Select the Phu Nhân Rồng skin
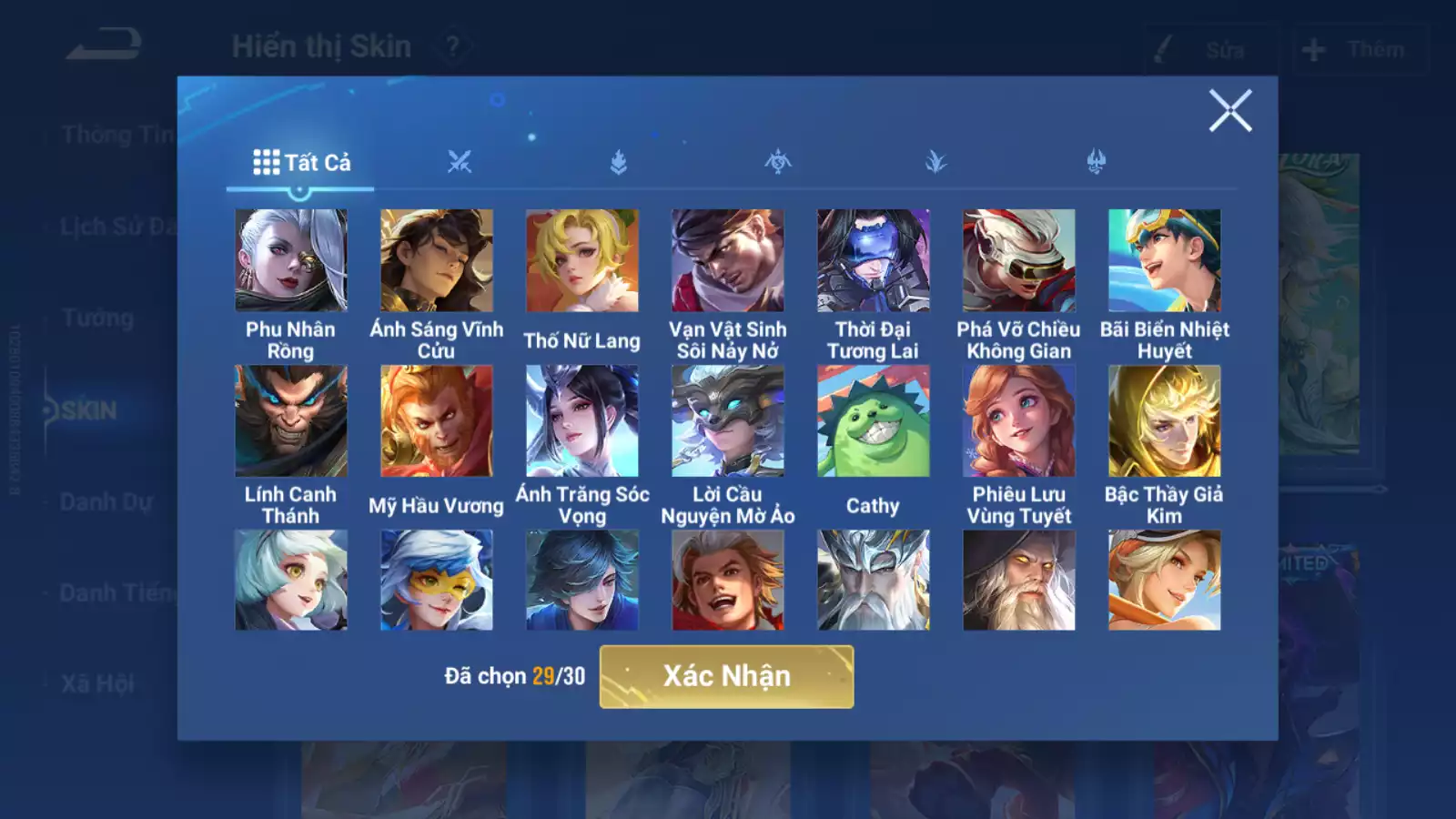The width and height of the screenshot is (1456, 819). (x=290, y=261)
